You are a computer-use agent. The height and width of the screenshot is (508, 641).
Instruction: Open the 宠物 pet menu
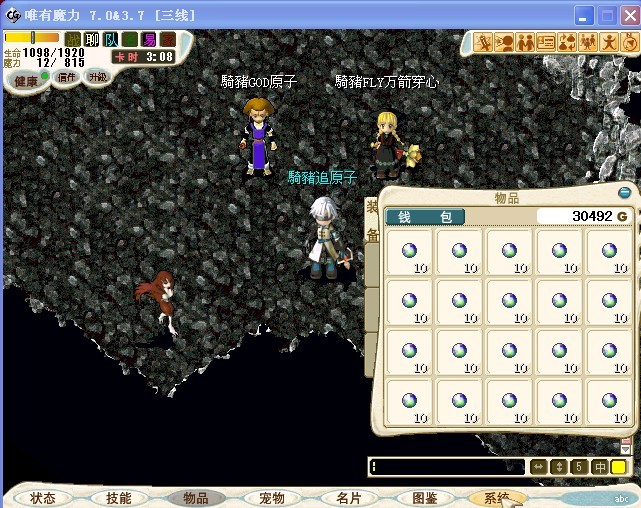pyautogui.click(x=272, y=497)
